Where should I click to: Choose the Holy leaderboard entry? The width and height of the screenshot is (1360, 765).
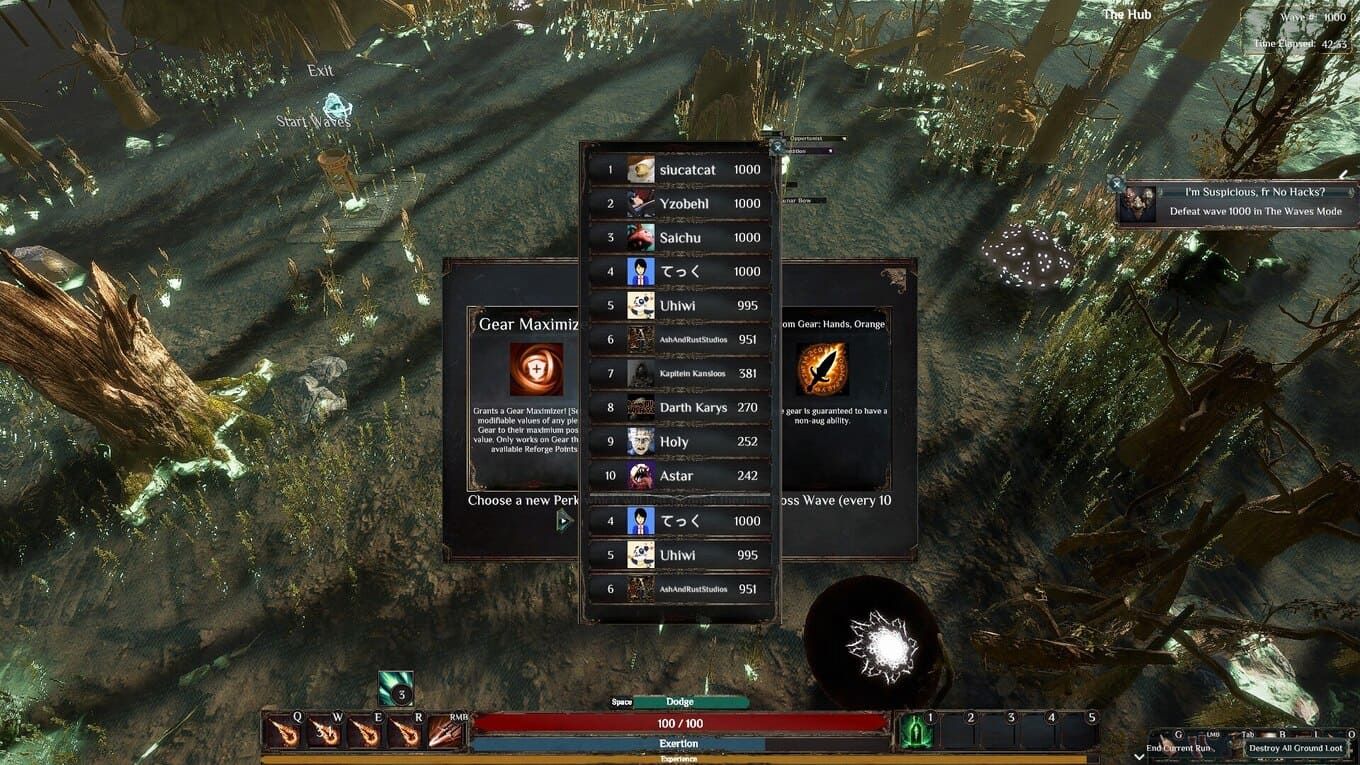[x=680, y=442]
